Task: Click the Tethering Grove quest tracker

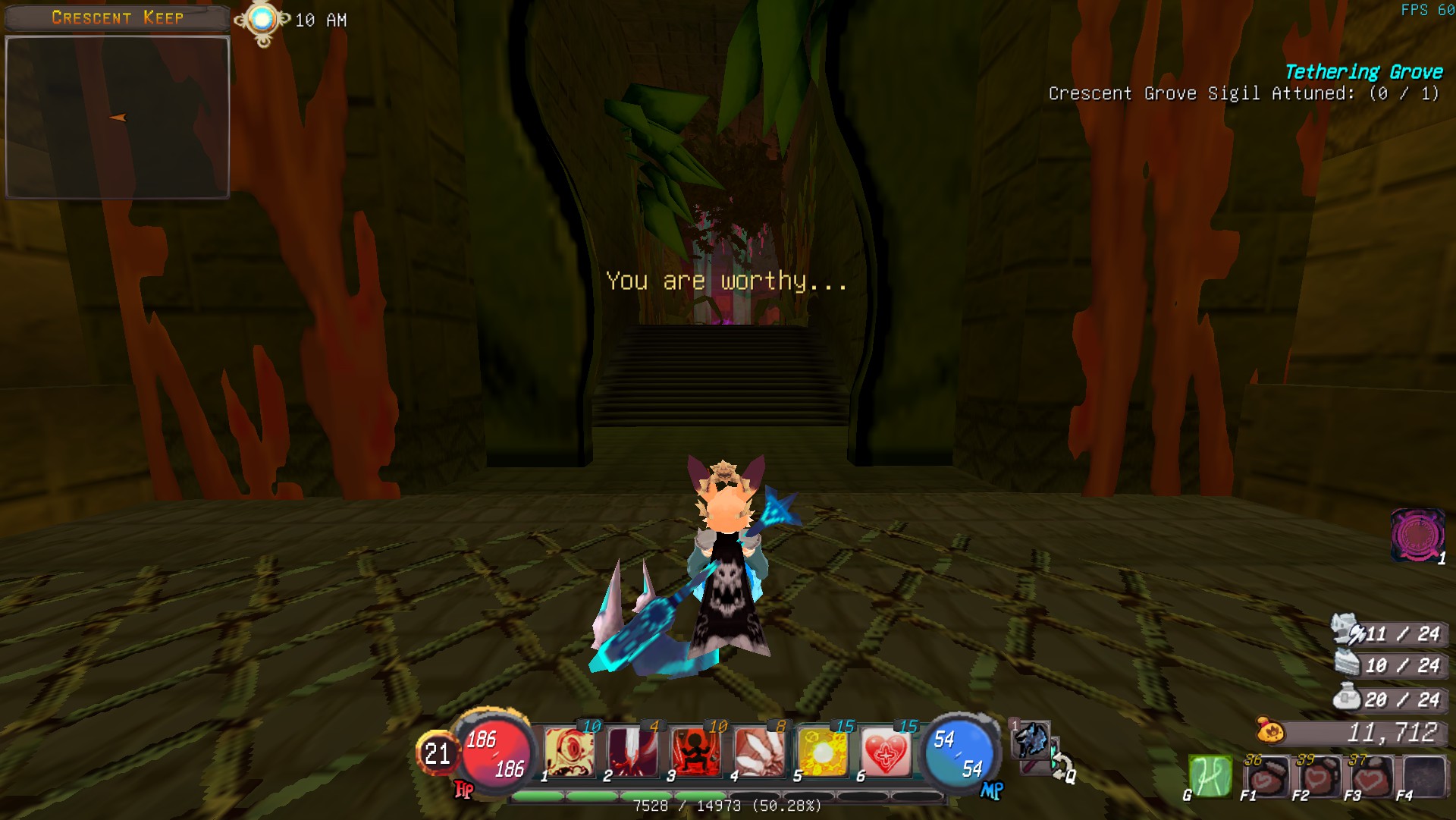Action: pos(1363,72)
